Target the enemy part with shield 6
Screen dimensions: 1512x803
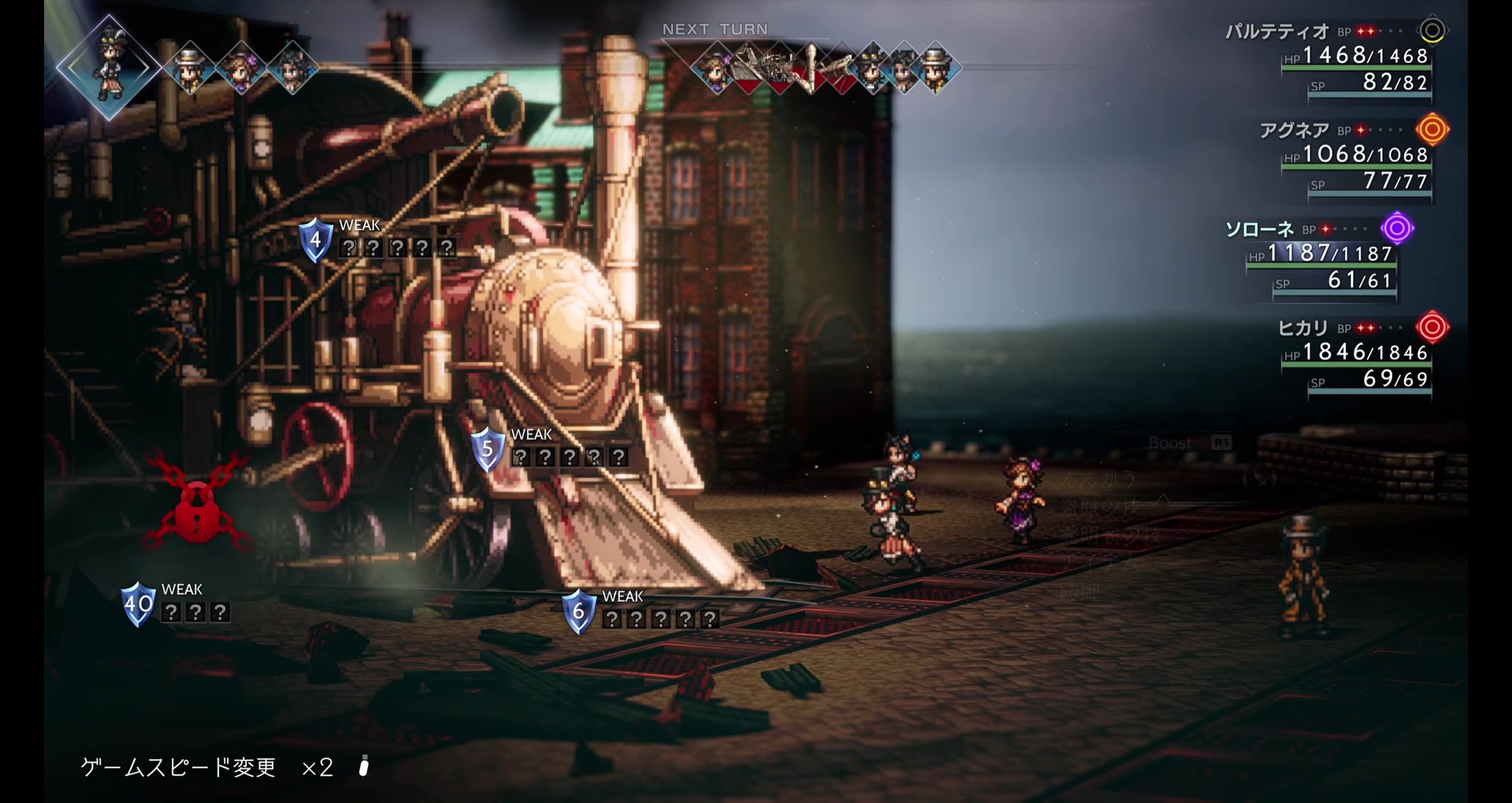pyautogui.click(x=578, y=611)
